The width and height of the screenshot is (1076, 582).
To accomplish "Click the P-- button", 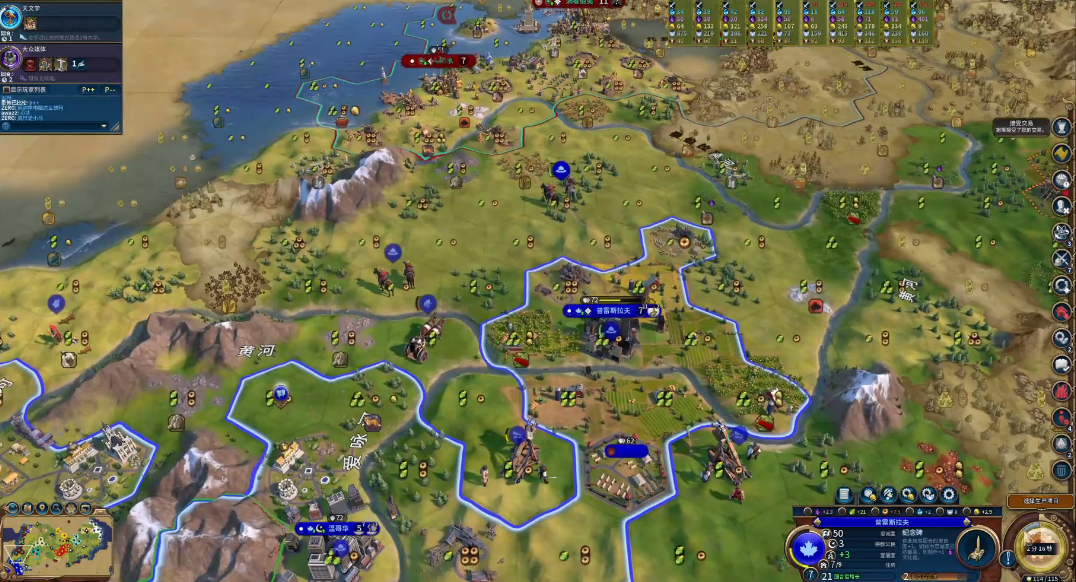I will point(109,90).
